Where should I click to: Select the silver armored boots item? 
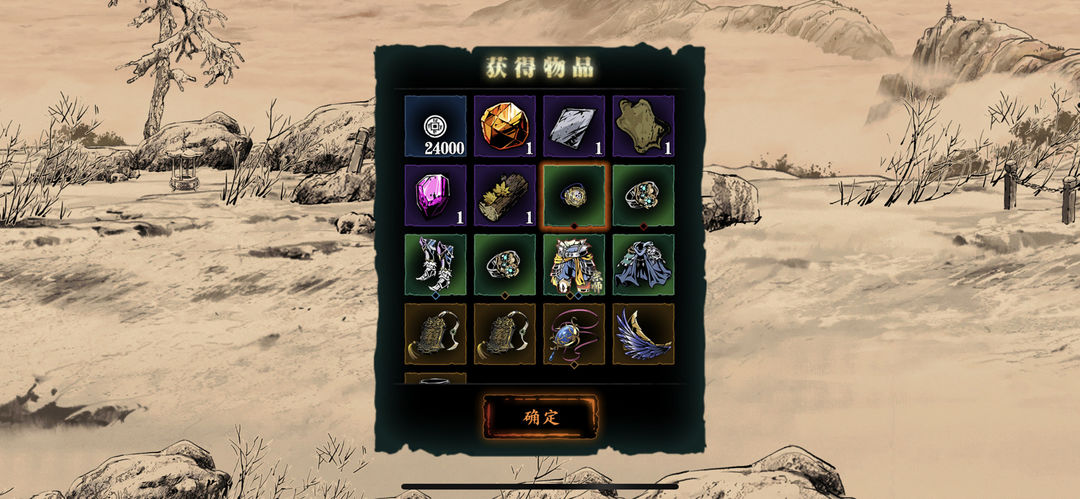pos(435,265)
